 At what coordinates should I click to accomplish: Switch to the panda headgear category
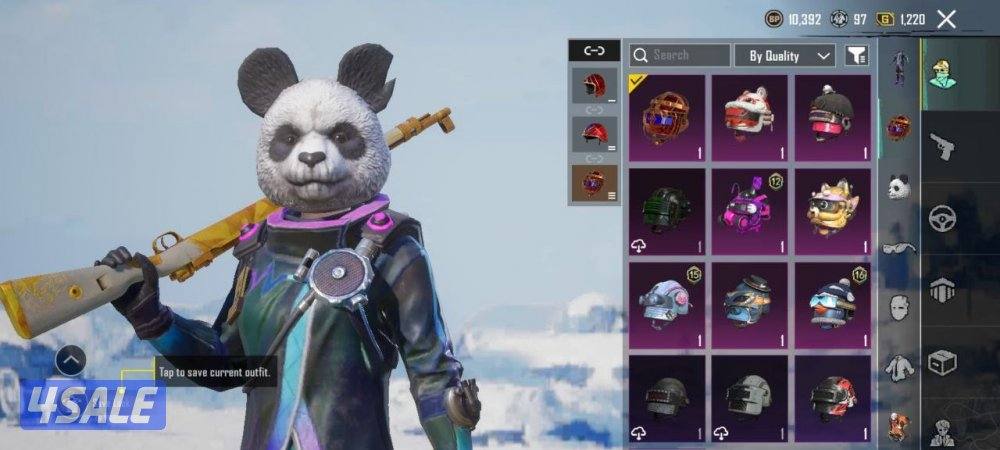pyautogui.click(x=899, y=186)
